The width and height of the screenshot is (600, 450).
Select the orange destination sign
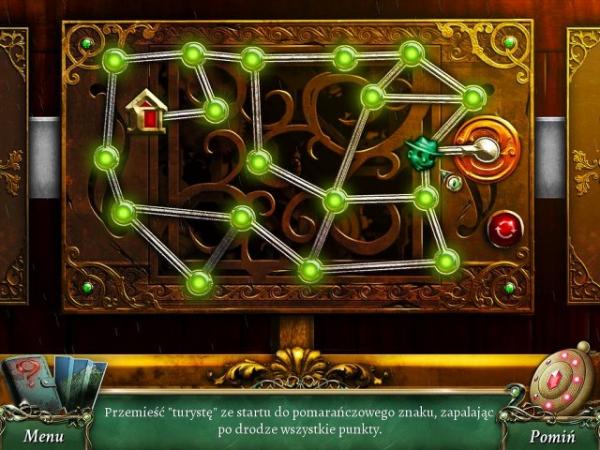487,149
